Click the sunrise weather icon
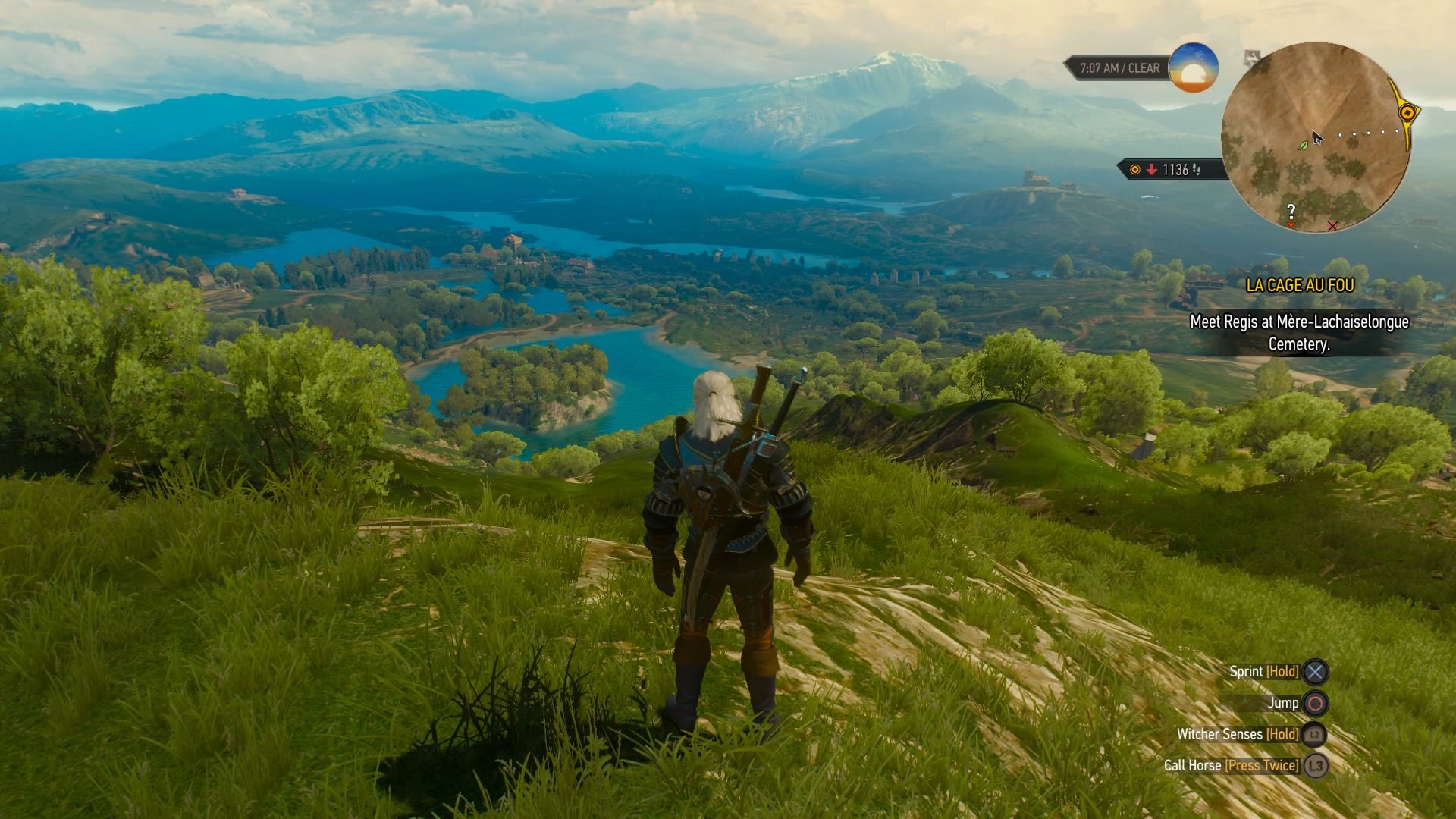The height and width of the screenshot is (819, 1456). tap(1194, 68)
